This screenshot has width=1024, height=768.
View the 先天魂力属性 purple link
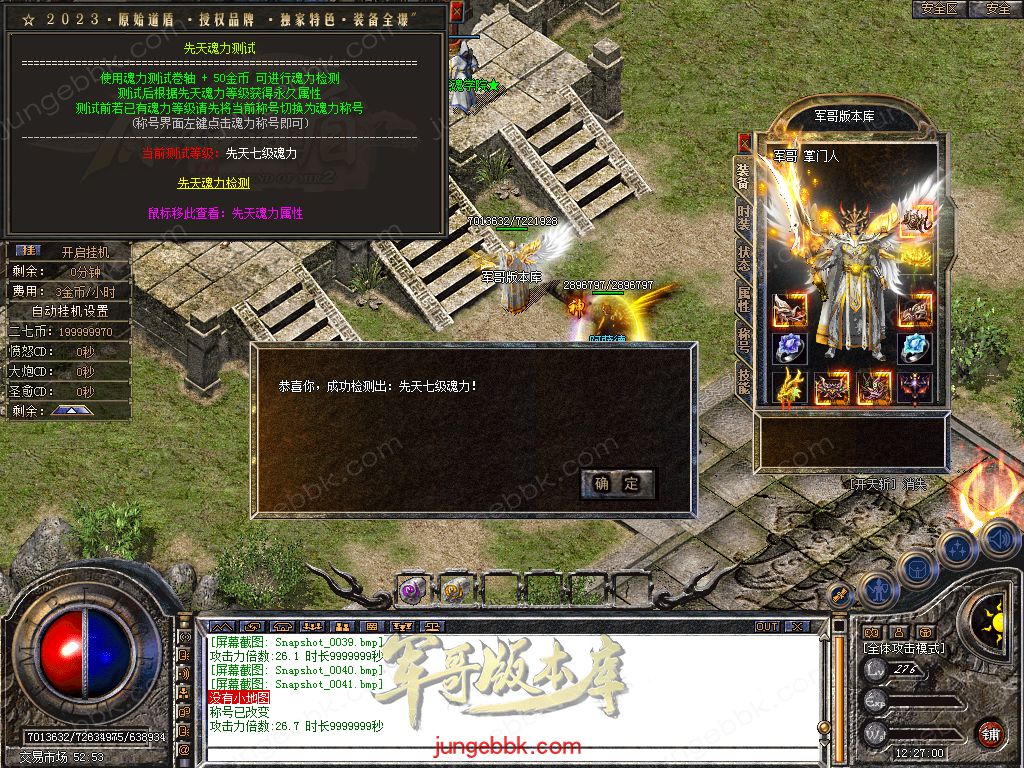coord(225,213)
